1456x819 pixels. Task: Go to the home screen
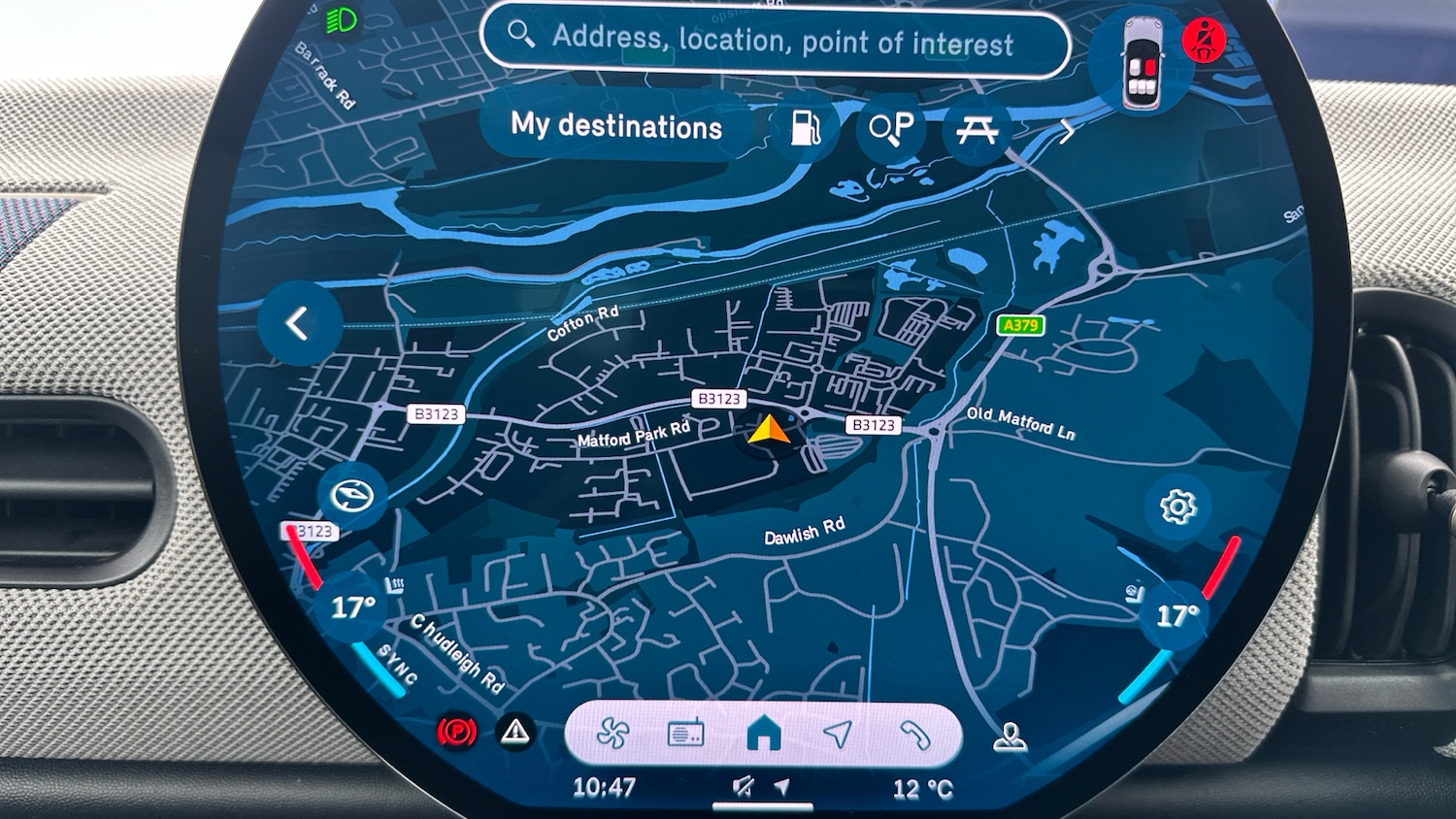tap(764, 734)
